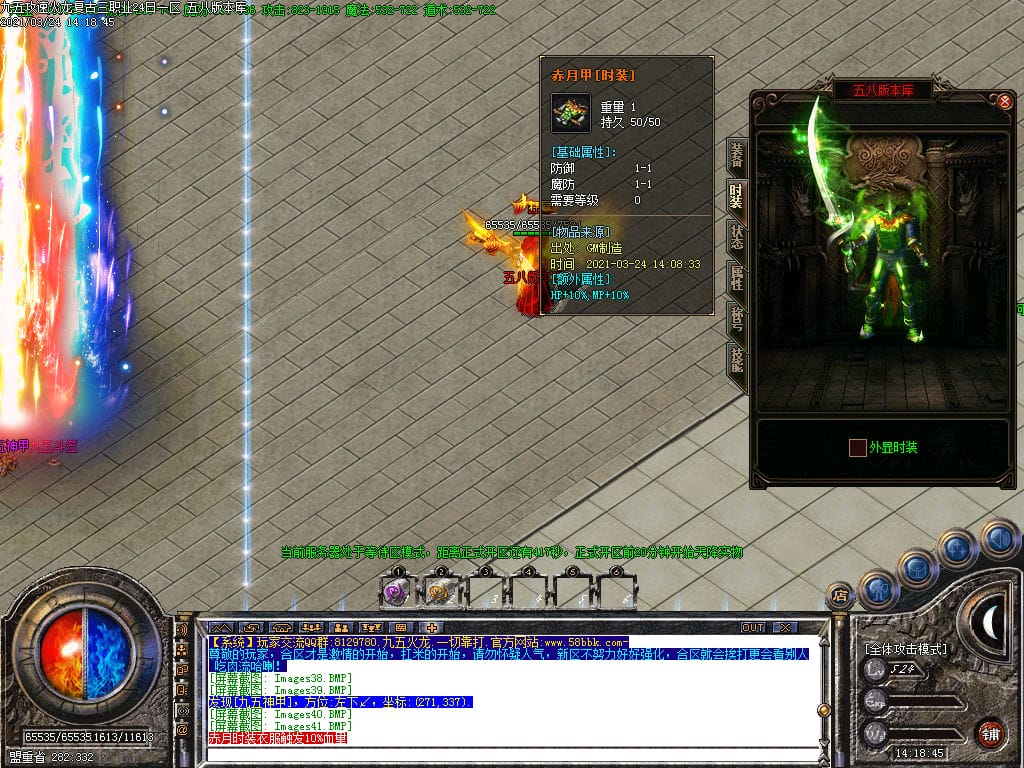Close the character panel with the red X

tap(1005, 101)
